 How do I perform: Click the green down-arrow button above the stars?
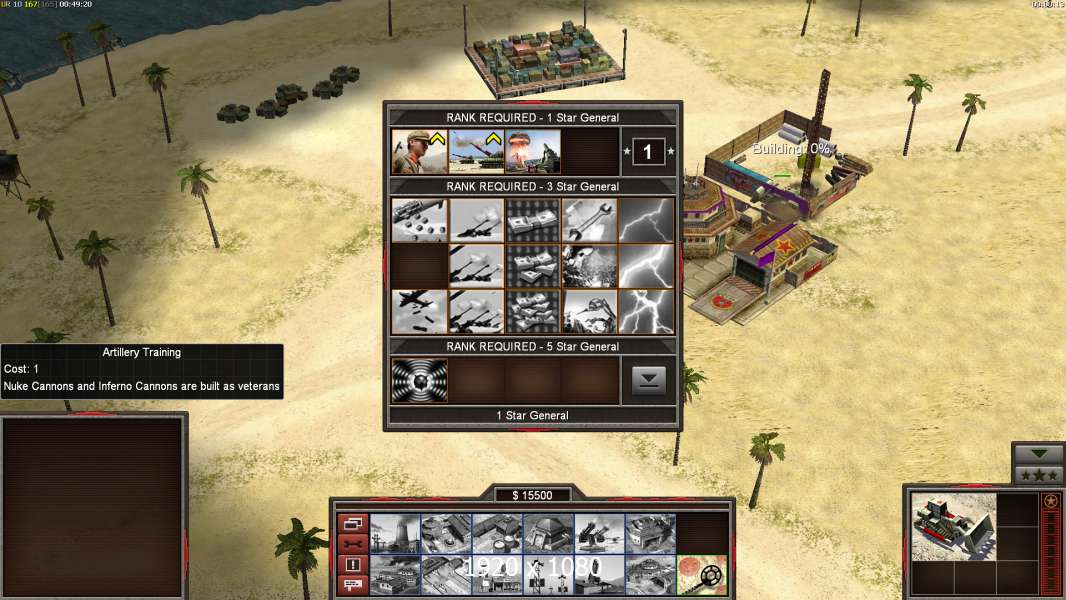click(x=1038, y=454)
